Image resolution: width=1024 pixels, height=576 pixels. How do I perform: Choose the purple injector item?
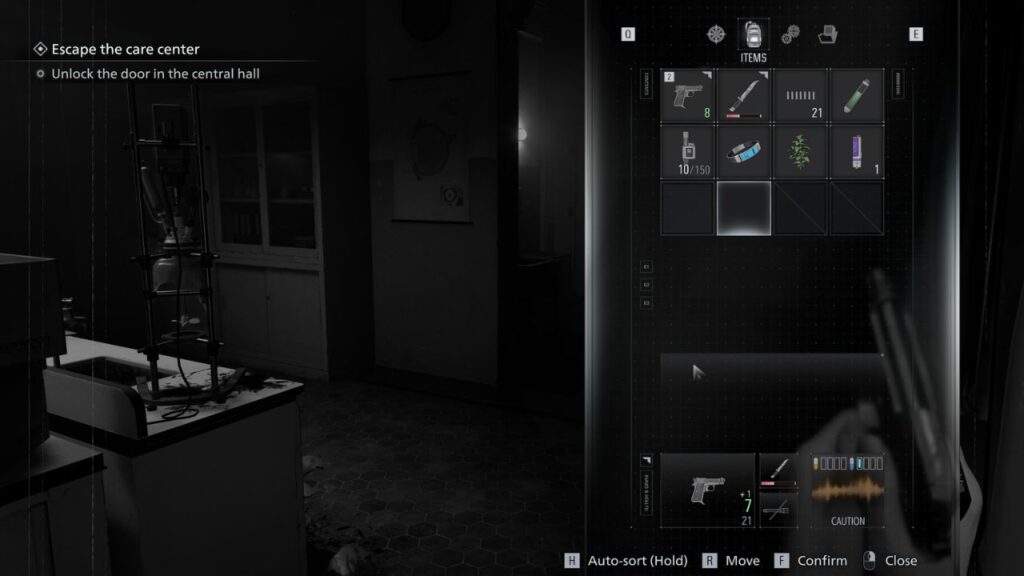(x=857, y=151)
